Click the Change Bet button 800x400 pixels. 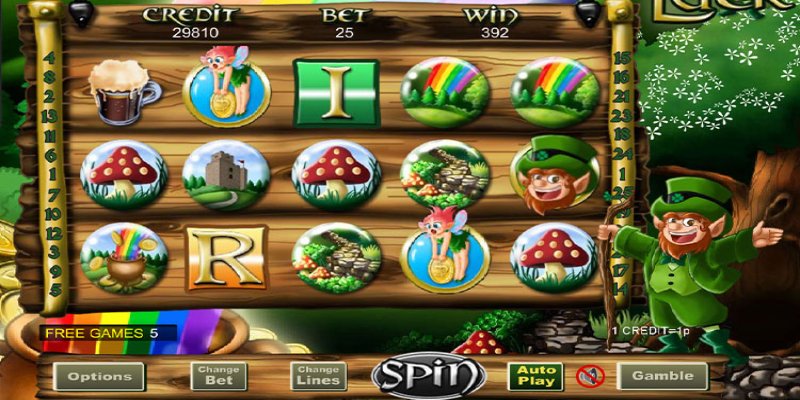pyautogui.click(x=219, y=376)
